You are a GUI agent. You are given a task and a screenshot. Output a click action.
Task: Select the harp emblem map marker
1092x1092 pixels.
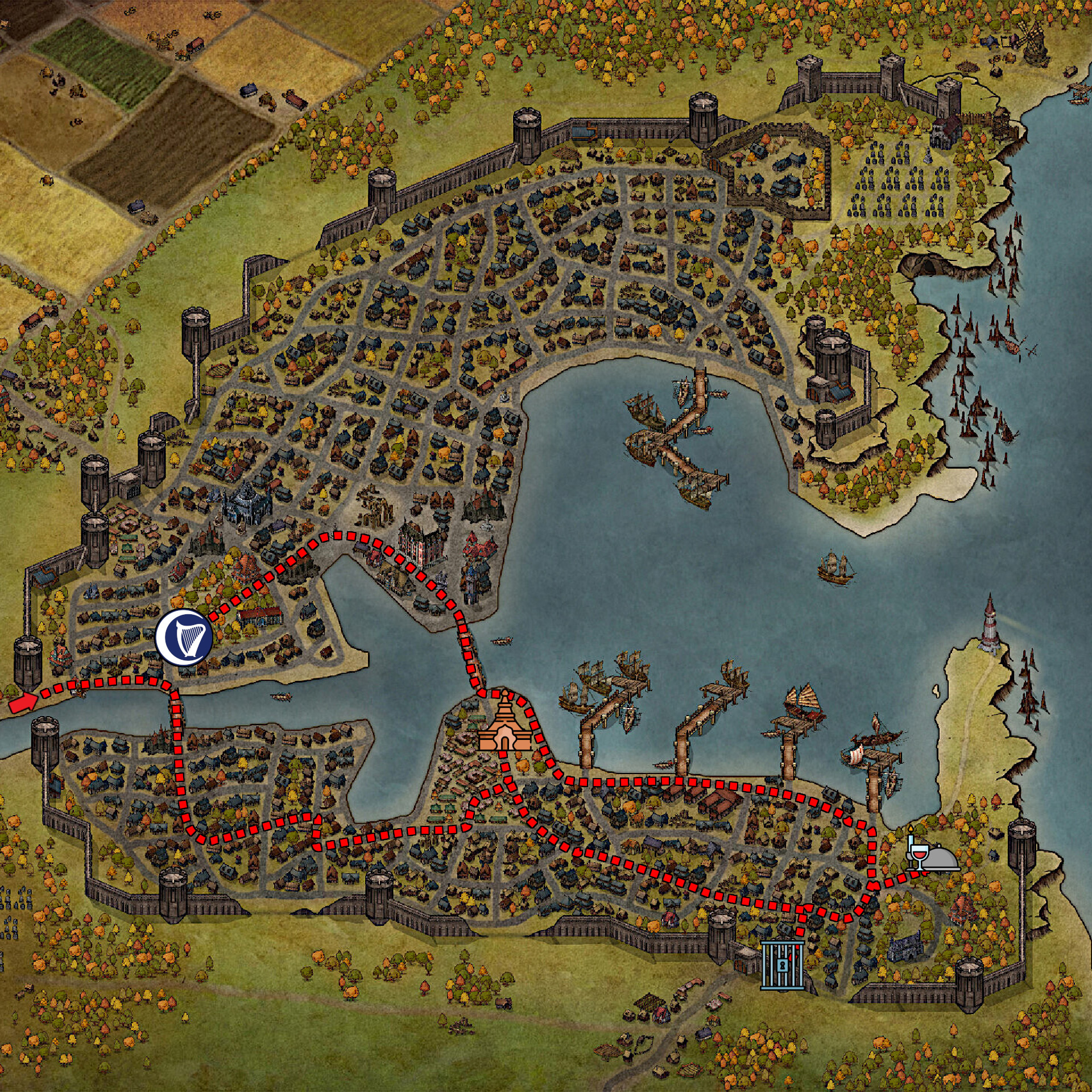(184, 636)
